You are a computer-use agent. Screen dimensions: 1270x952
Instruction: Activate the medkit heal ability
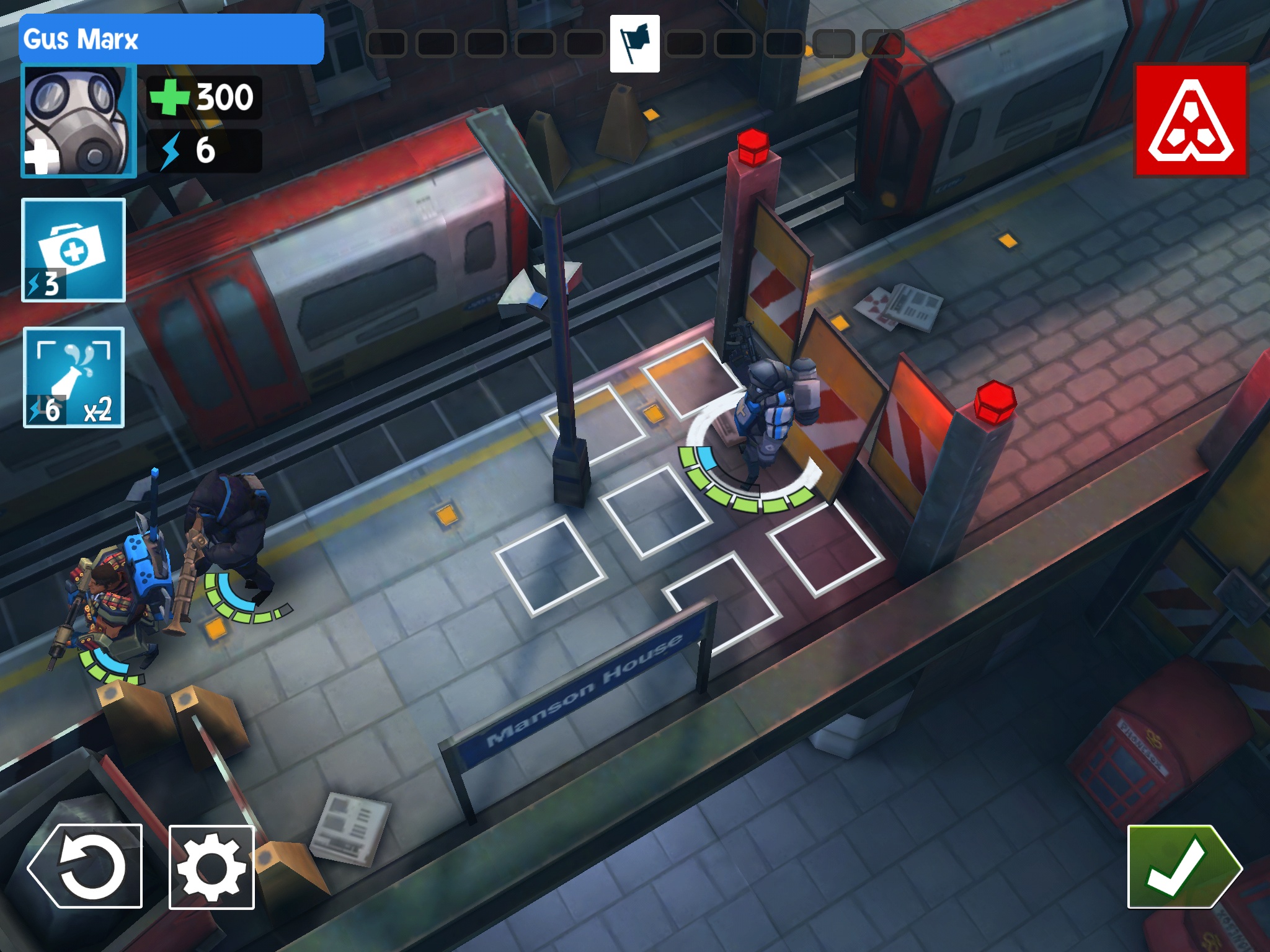74,250
